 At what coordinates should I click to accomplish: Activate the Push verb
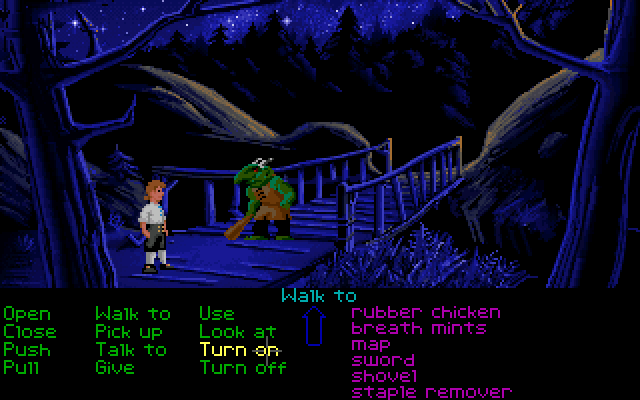(26, 349)
